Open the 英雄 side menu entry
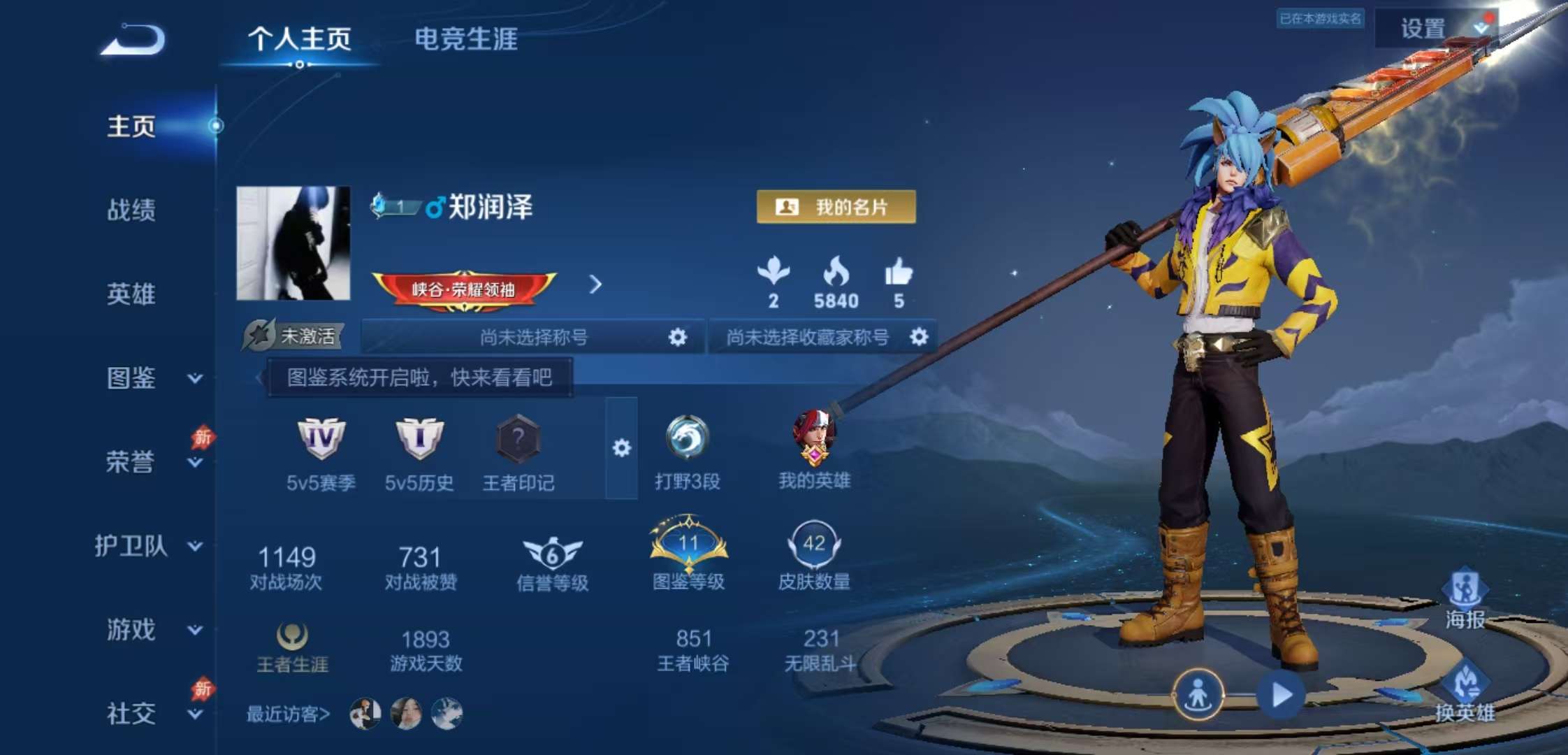This screenshot has height=755, width=1568. pyautogui.click(x=131, y=294)
